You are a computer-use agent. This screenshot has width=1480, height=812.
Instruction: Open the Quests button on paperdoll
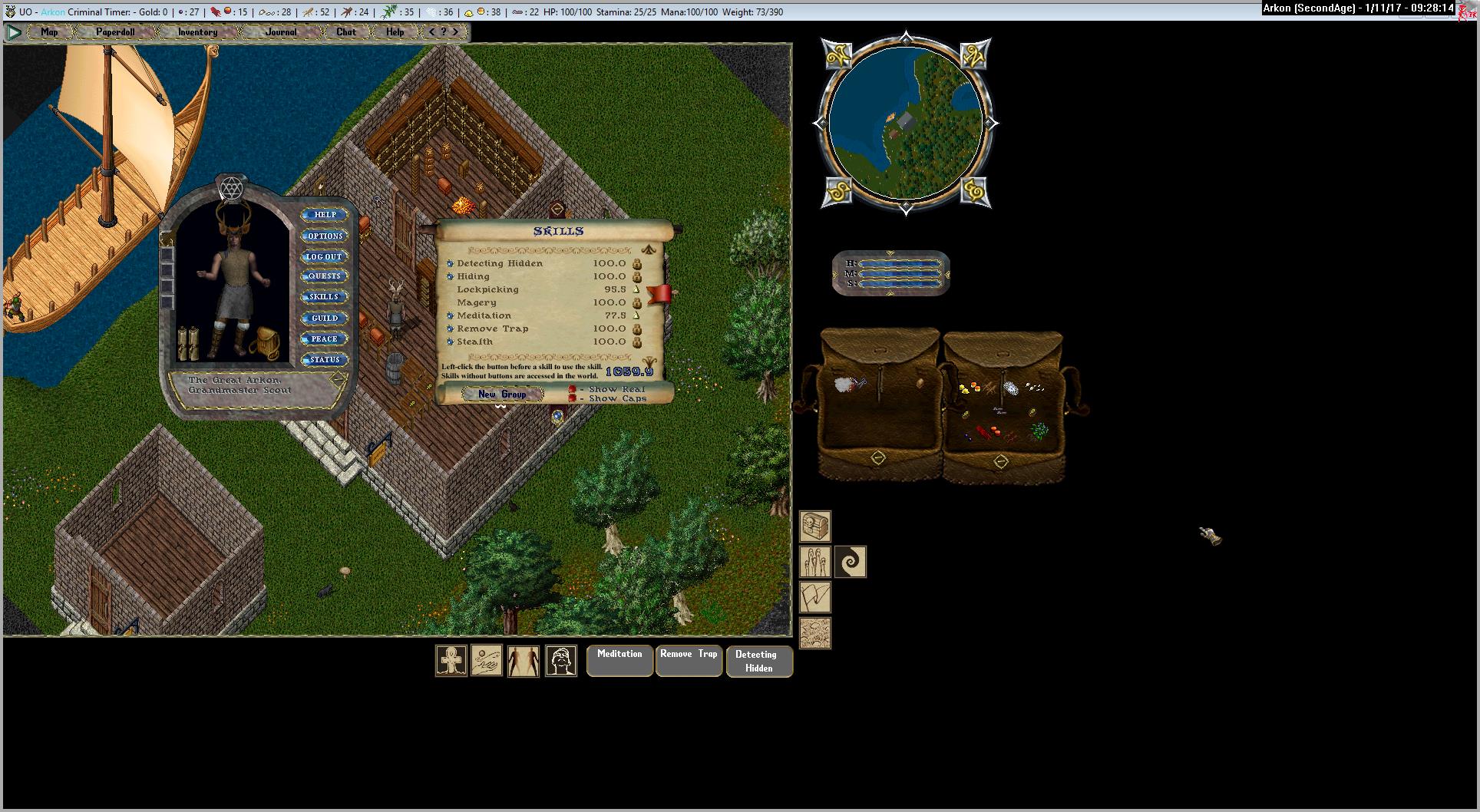[325, 276]
